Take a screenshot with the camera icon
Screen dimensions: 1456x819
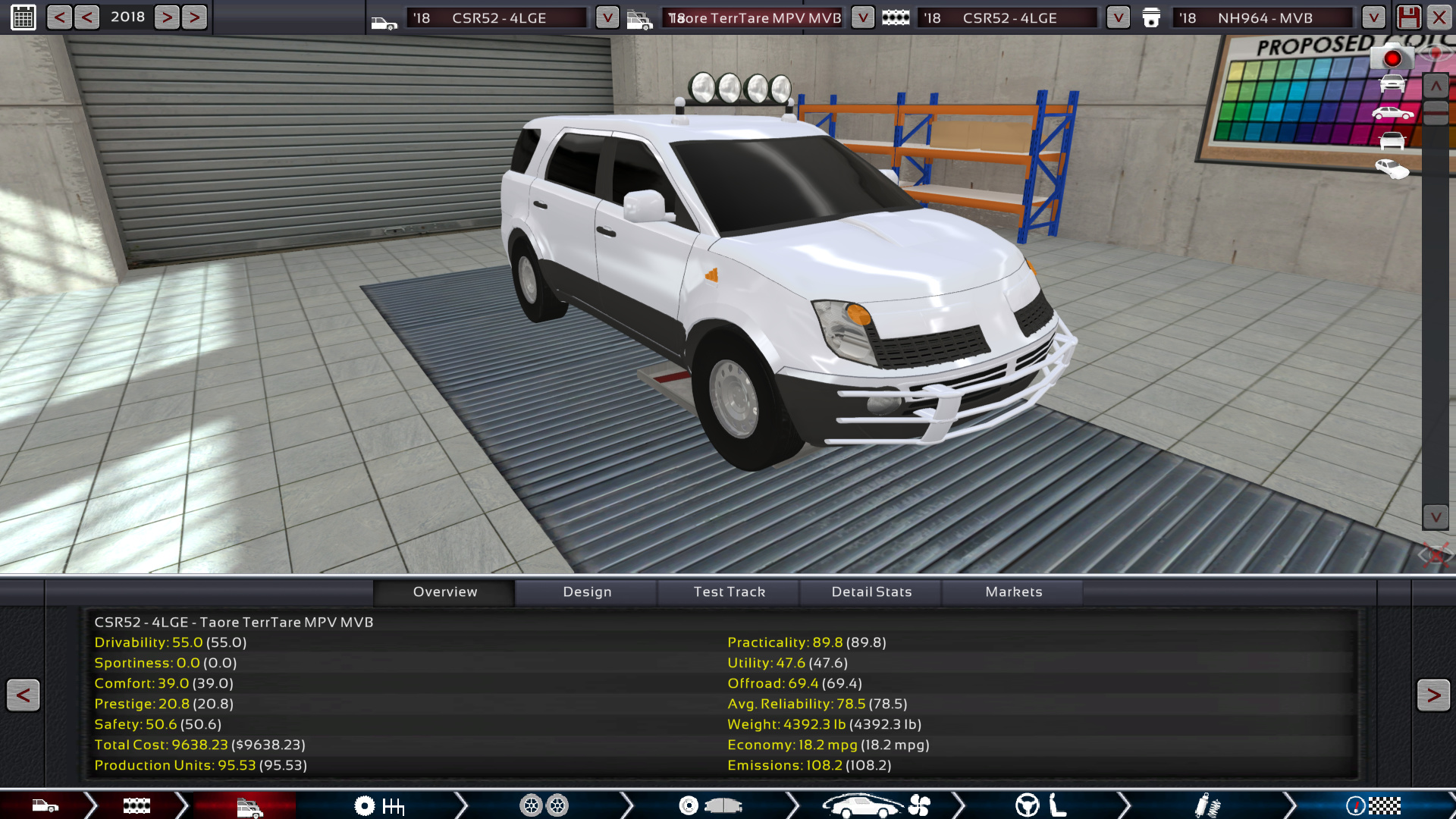[1392, 58]
